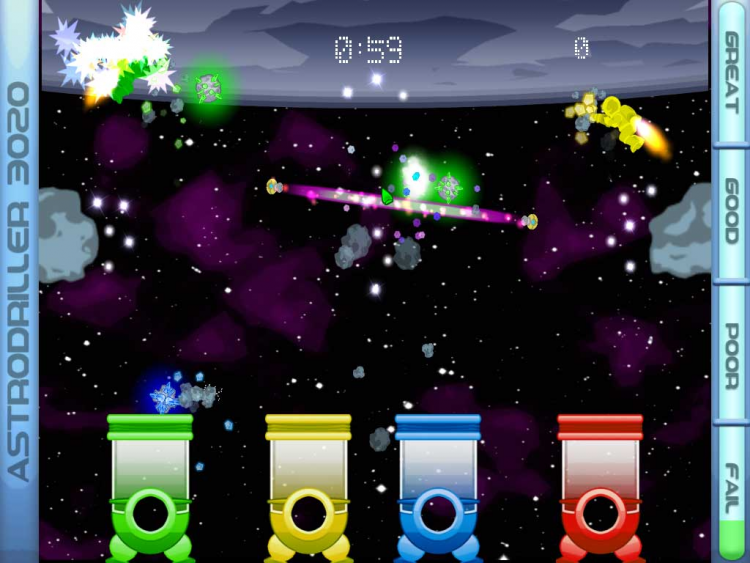Select the green canister
The height and width of the screenshot is (563, 750).
point(150,485)
